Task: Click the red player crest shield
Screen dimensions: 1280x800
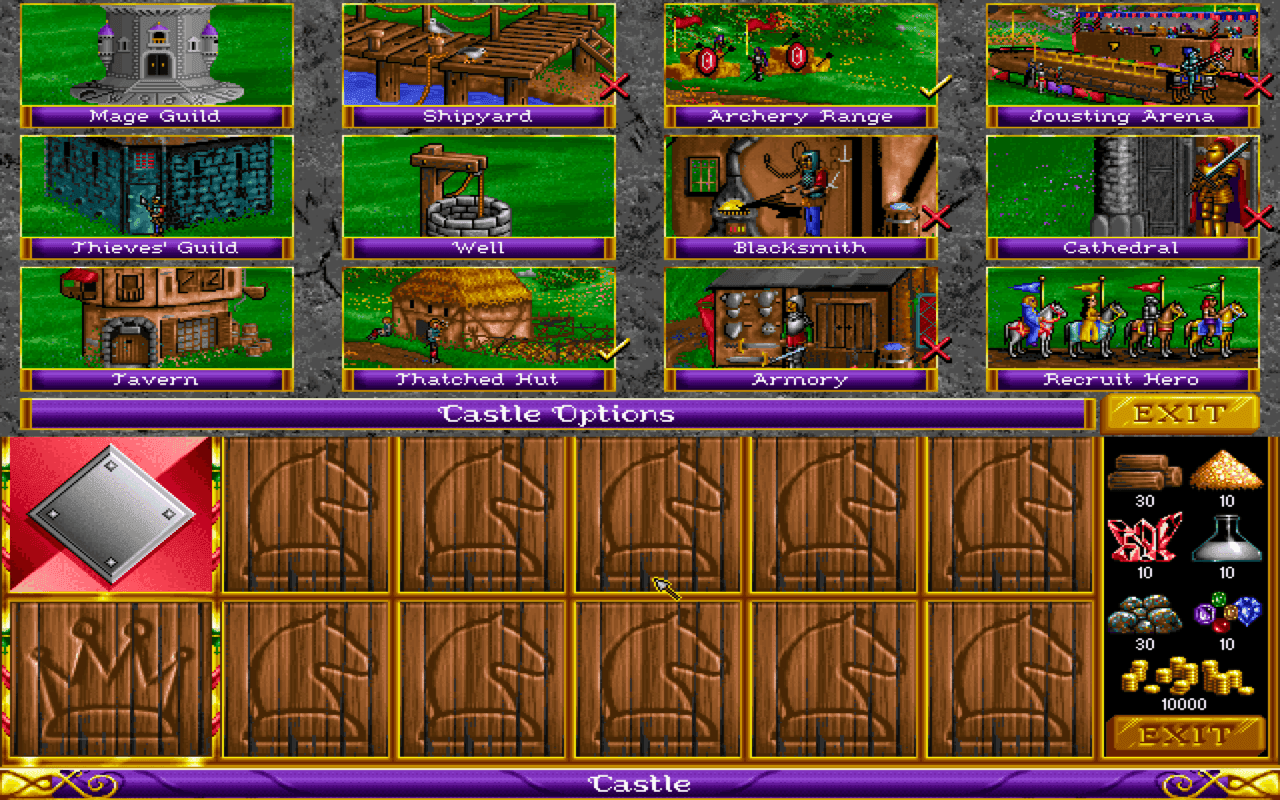Action: pyautogui.click(x=112, y=514)
